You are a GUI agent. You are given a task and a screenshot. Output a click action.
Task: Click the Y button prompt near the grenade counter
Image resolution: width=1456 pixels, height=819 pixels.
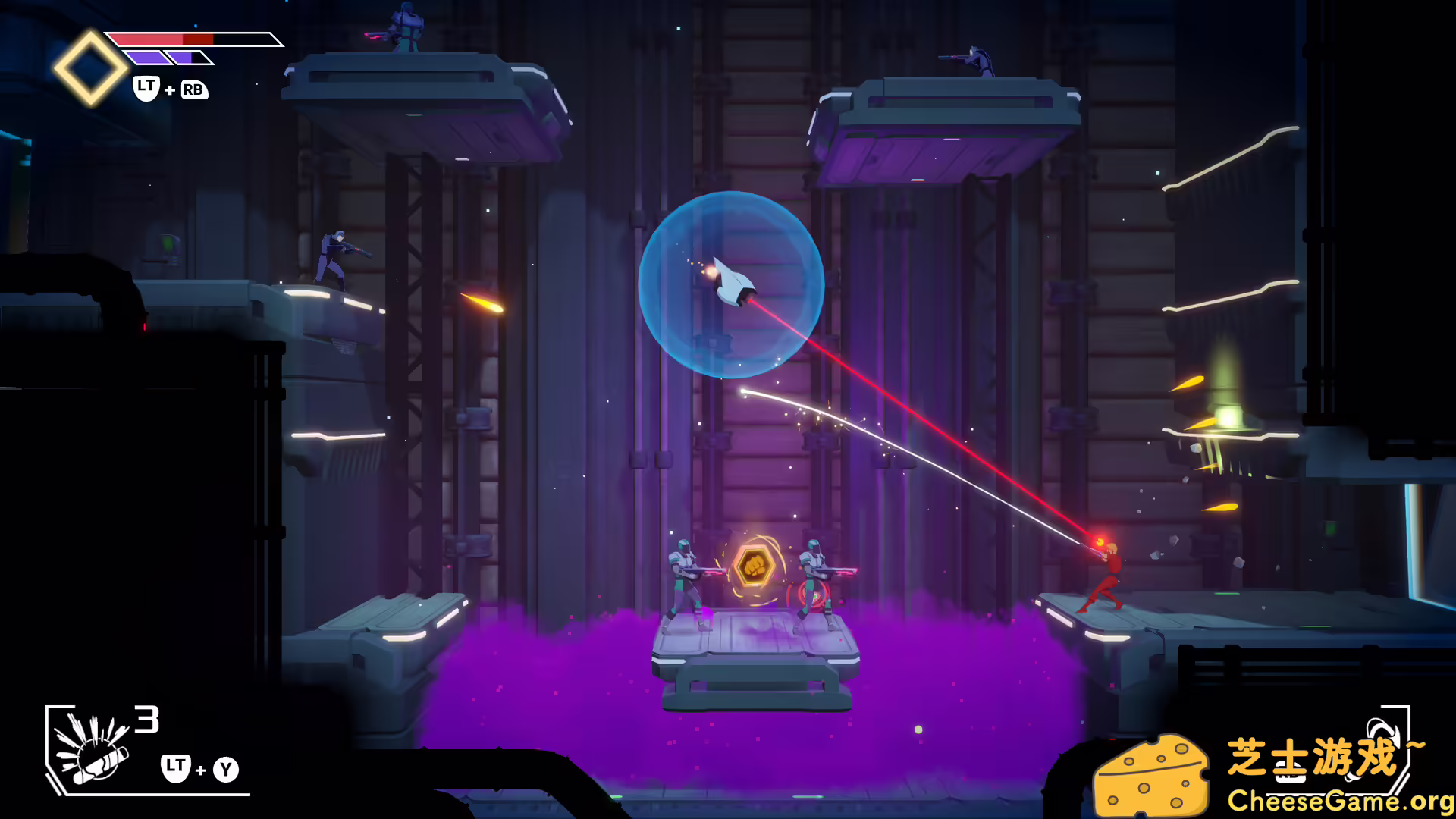pyautogui.click(x=226, y=768)
